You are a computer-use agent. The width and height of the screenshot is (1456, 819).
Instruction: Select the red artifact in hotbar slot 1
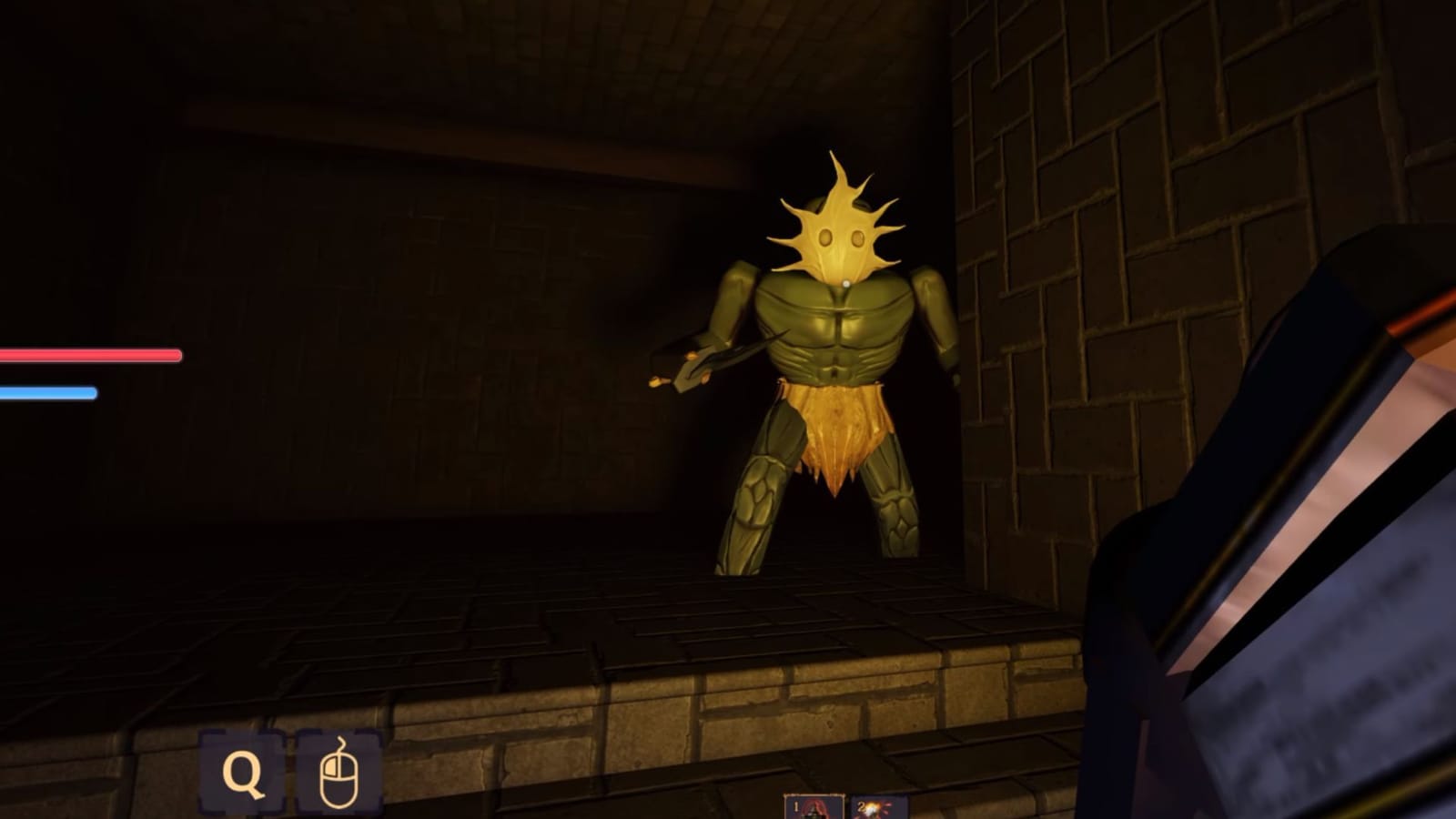(816, 809)
